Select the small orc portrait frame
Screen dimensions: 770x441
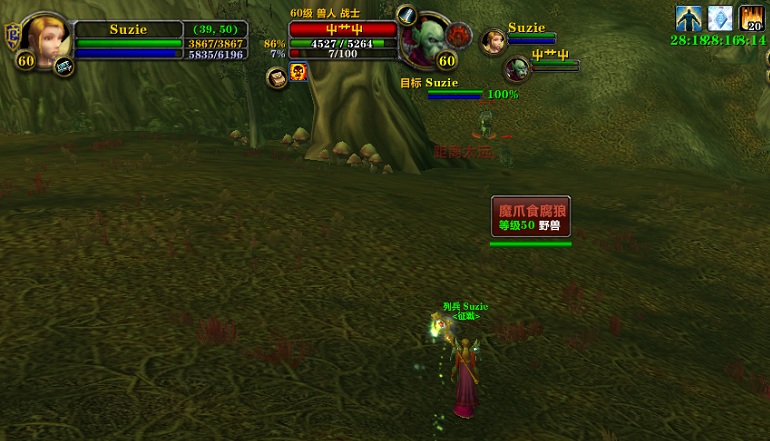(516, 68)
